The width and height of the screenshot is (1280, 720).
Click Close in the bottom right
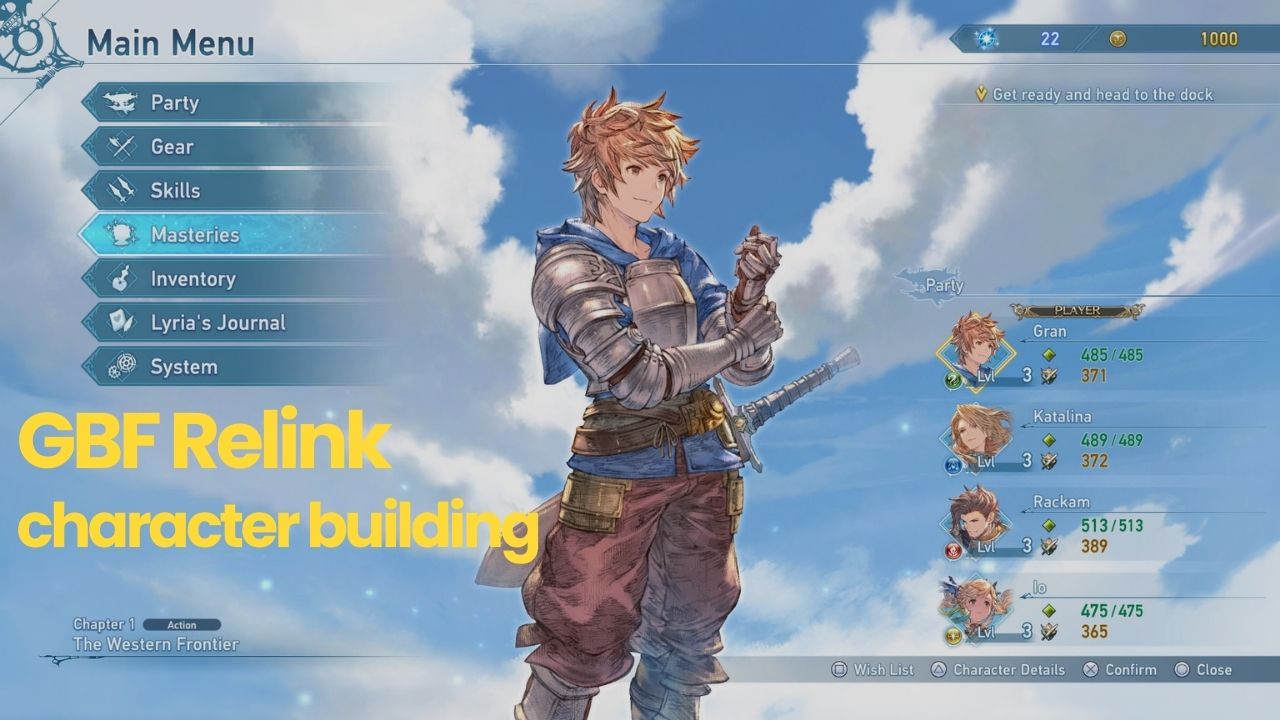(1214, 669)
